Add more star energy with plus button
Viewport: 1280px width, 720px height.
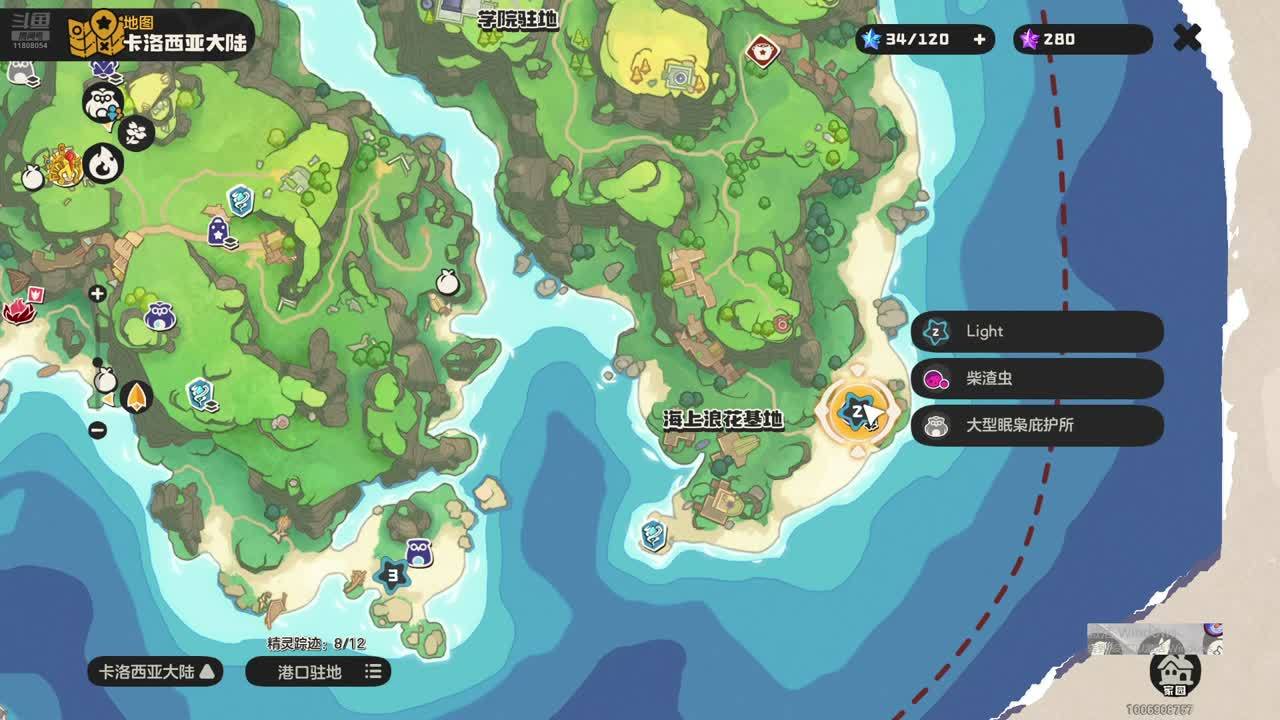tap(979, 39)
